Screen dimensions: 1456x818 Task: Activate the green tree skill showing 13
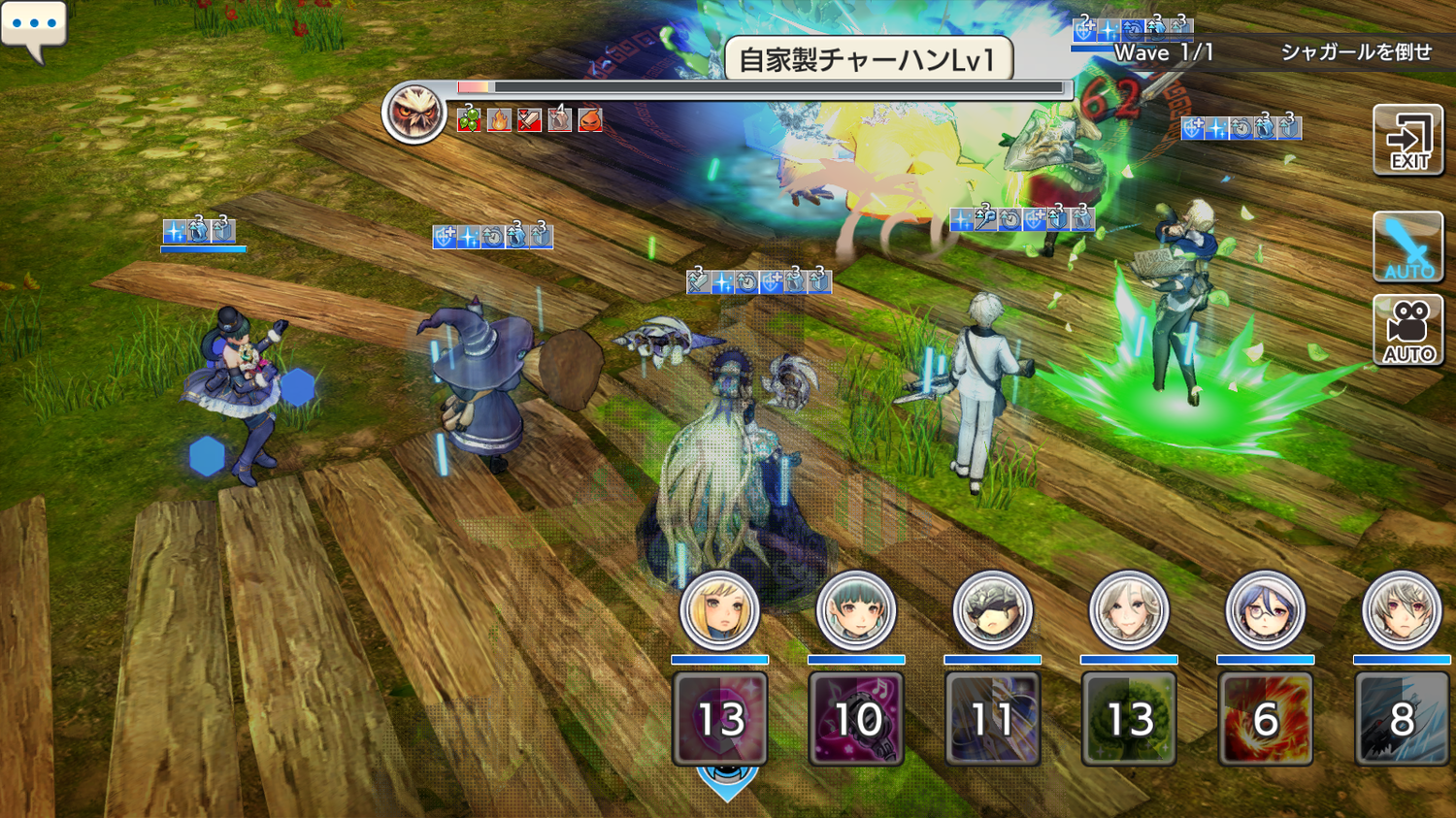1129,719
